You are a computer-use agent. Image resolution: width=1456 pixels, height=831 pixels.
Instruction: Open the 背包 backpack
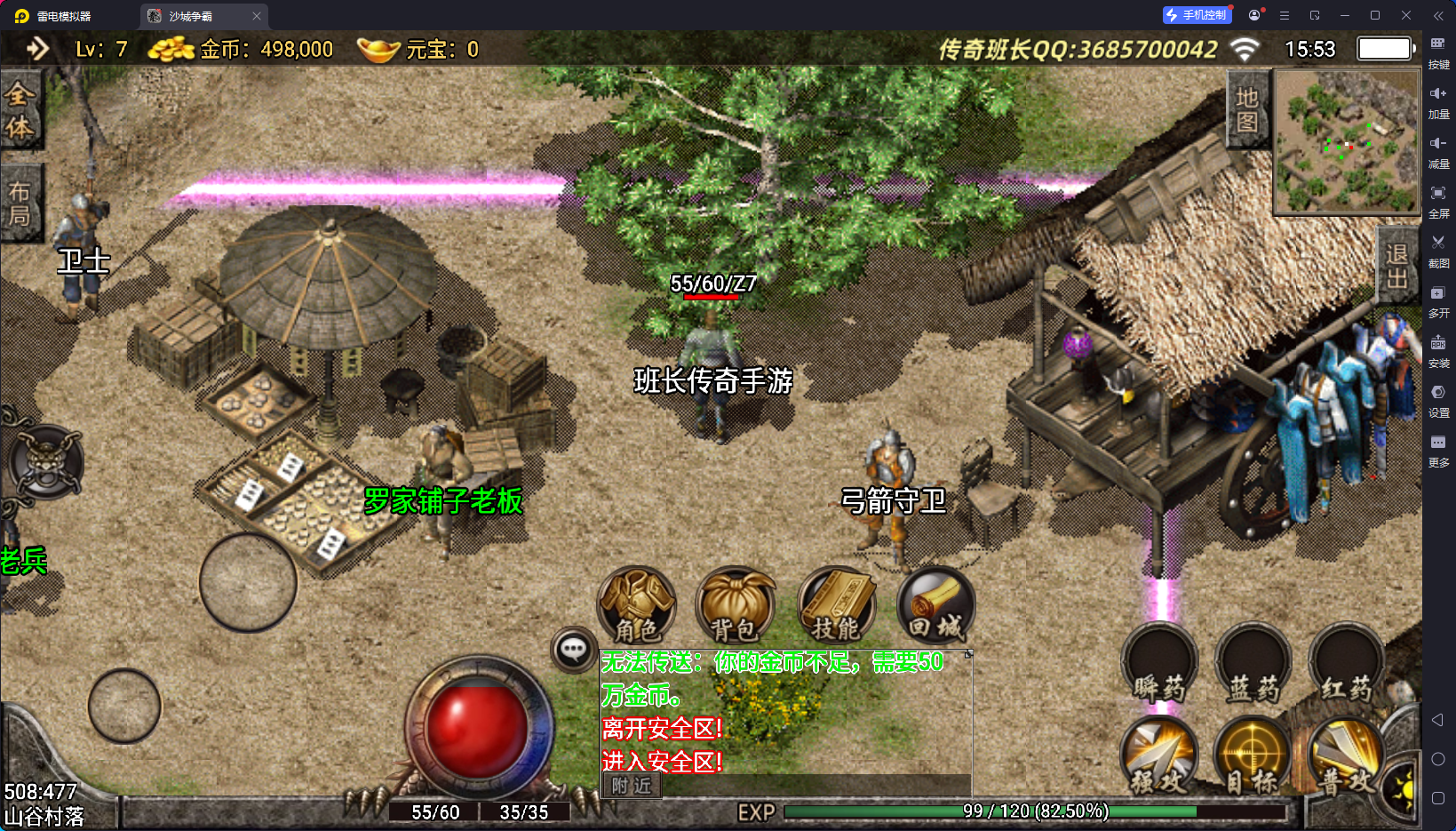coord(735,605)
